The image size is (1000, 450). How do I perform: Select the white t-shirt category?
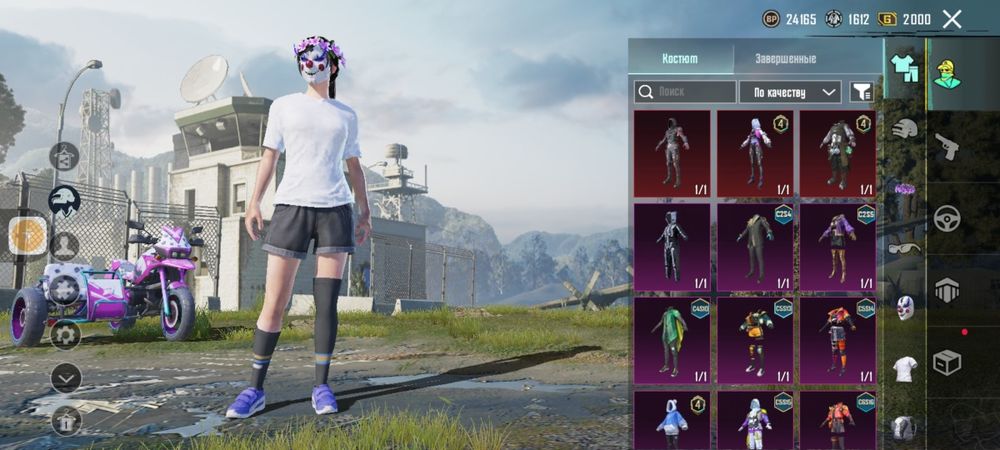pyautogui.click(x=905, y=368)
